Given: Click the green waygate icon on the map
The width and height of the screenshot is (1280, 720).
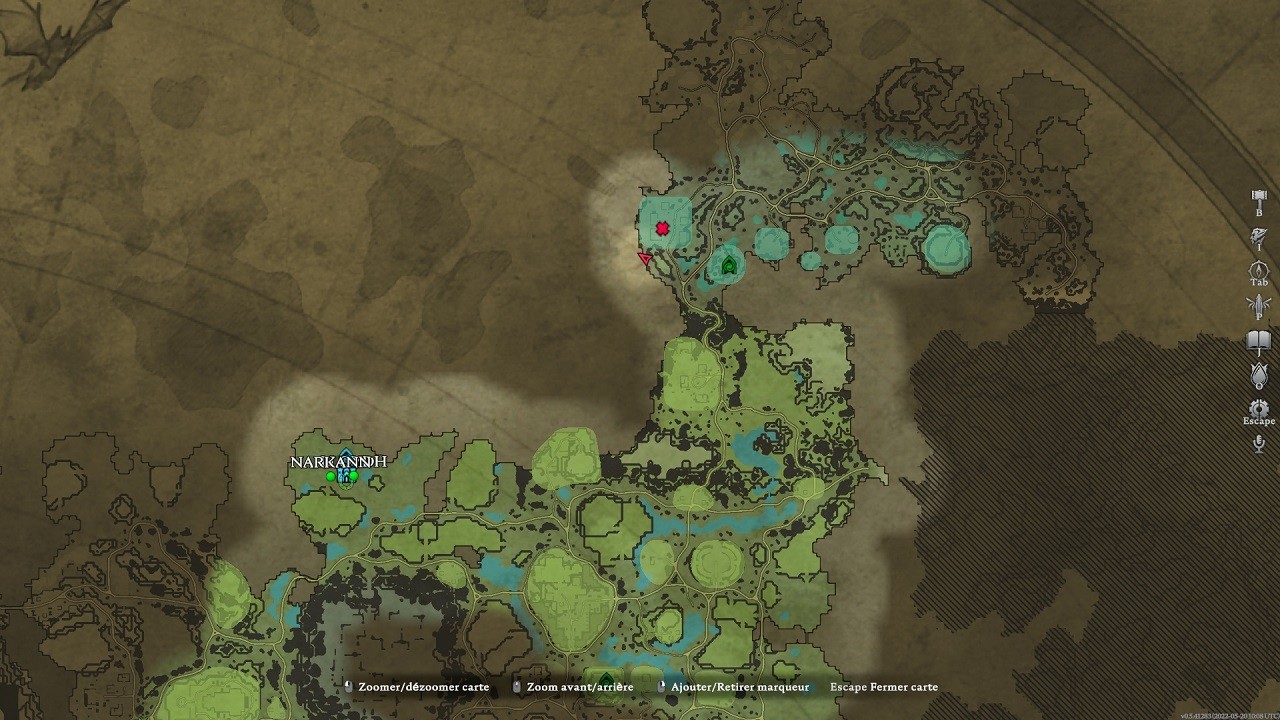Looking at the screenshot, I should (x=729, y=266).
